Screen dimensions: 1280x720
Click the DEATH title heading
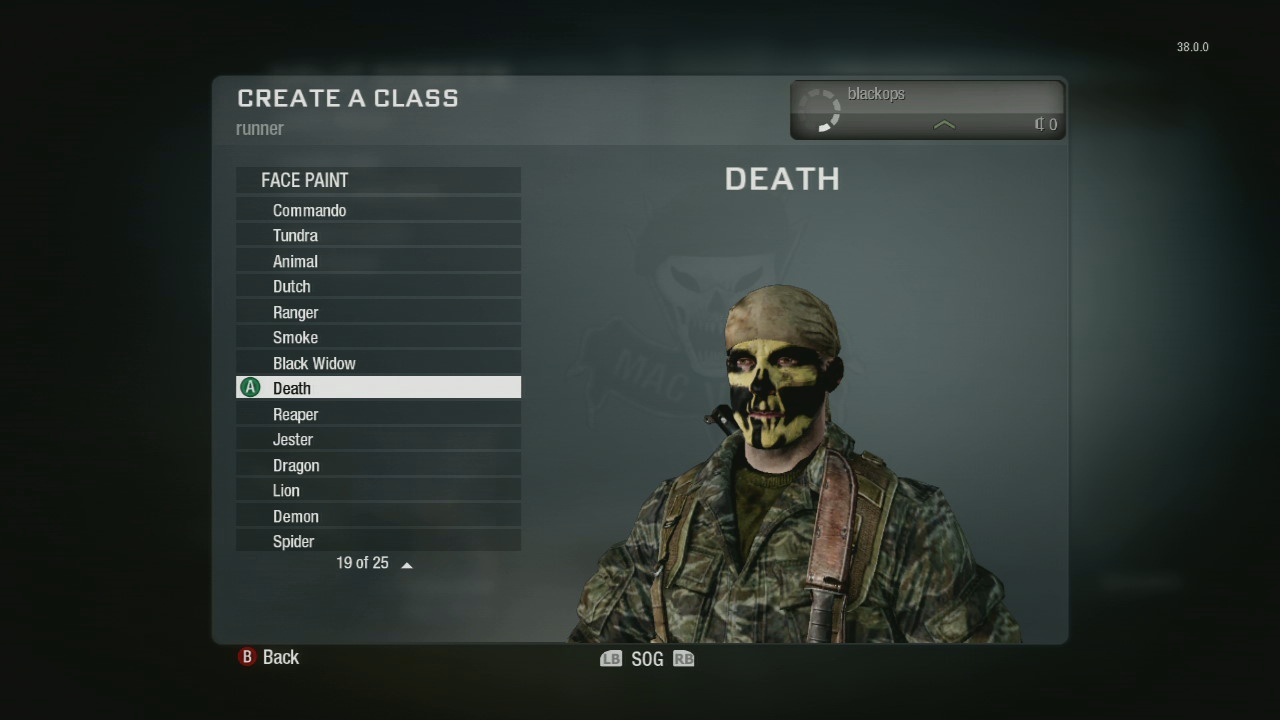782,179
